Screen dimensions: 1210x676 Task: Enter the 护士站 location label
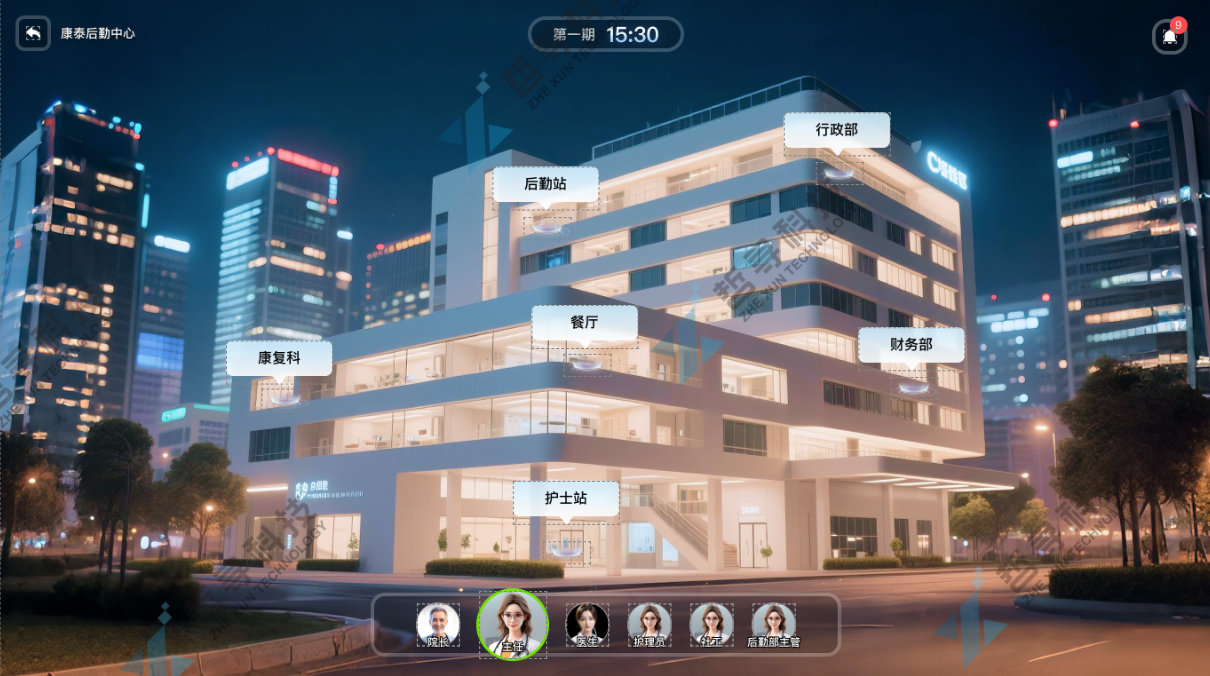coord(566,499)
